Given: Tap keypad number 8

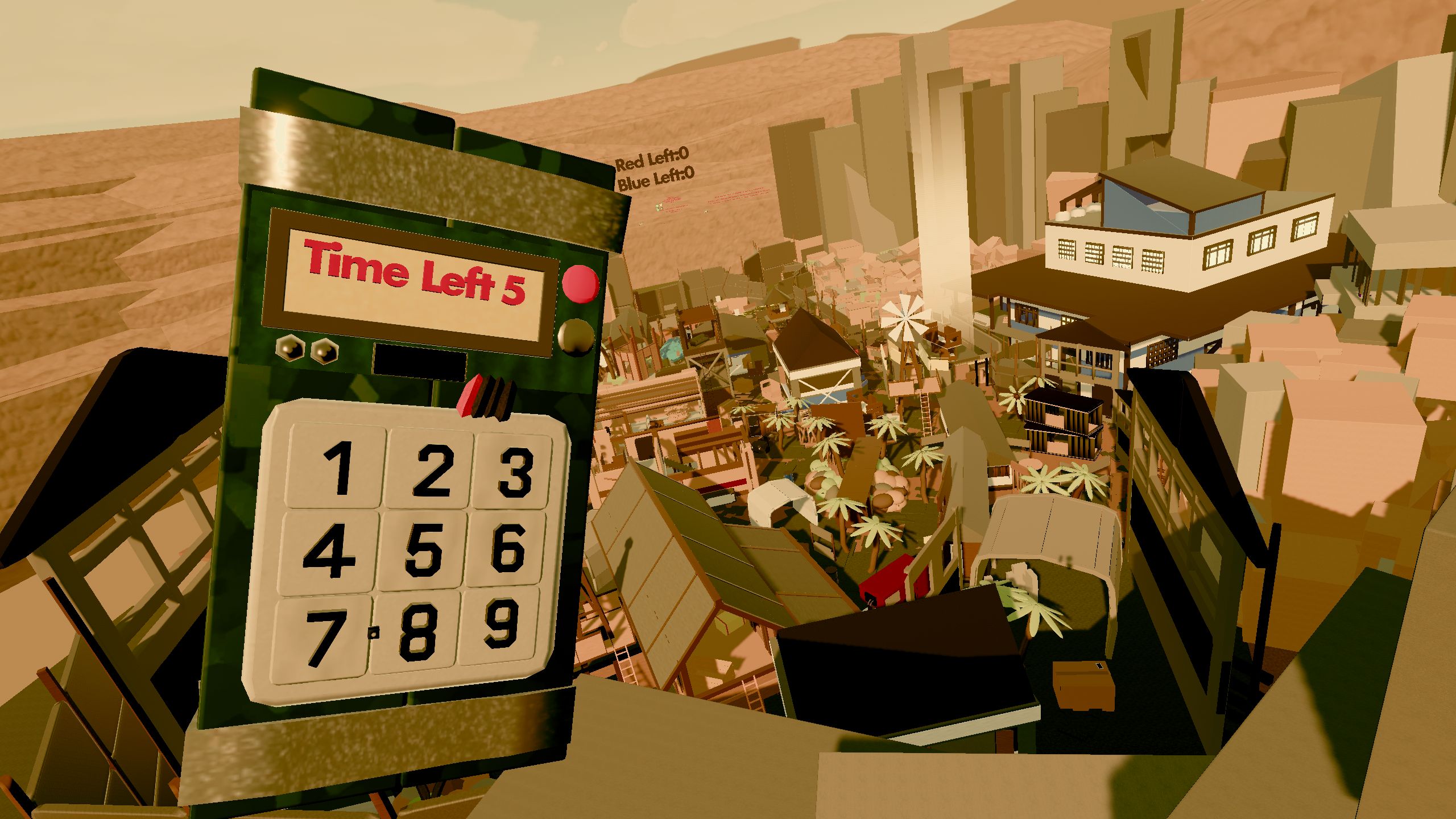Looking at the screenshot, I should (x=416, y=632).
